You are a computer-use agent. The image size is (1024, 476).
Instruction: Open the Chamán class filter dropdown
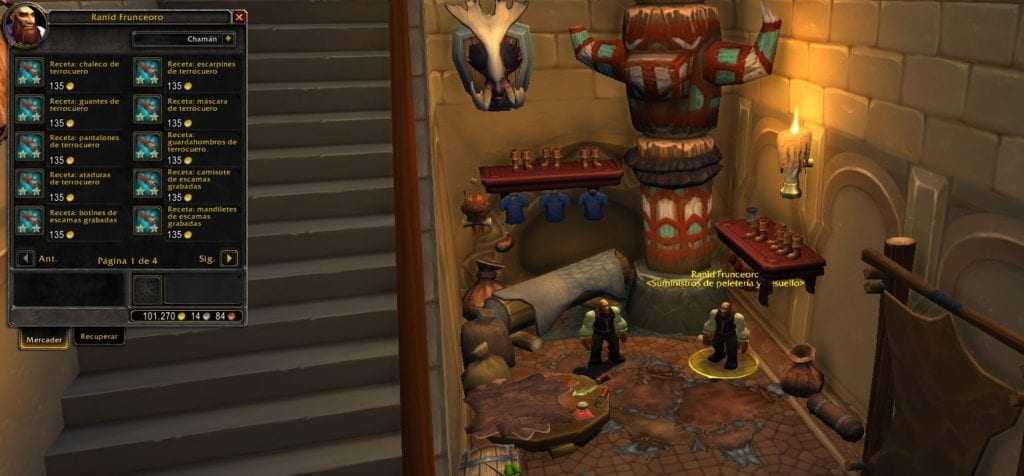(184, 39)
